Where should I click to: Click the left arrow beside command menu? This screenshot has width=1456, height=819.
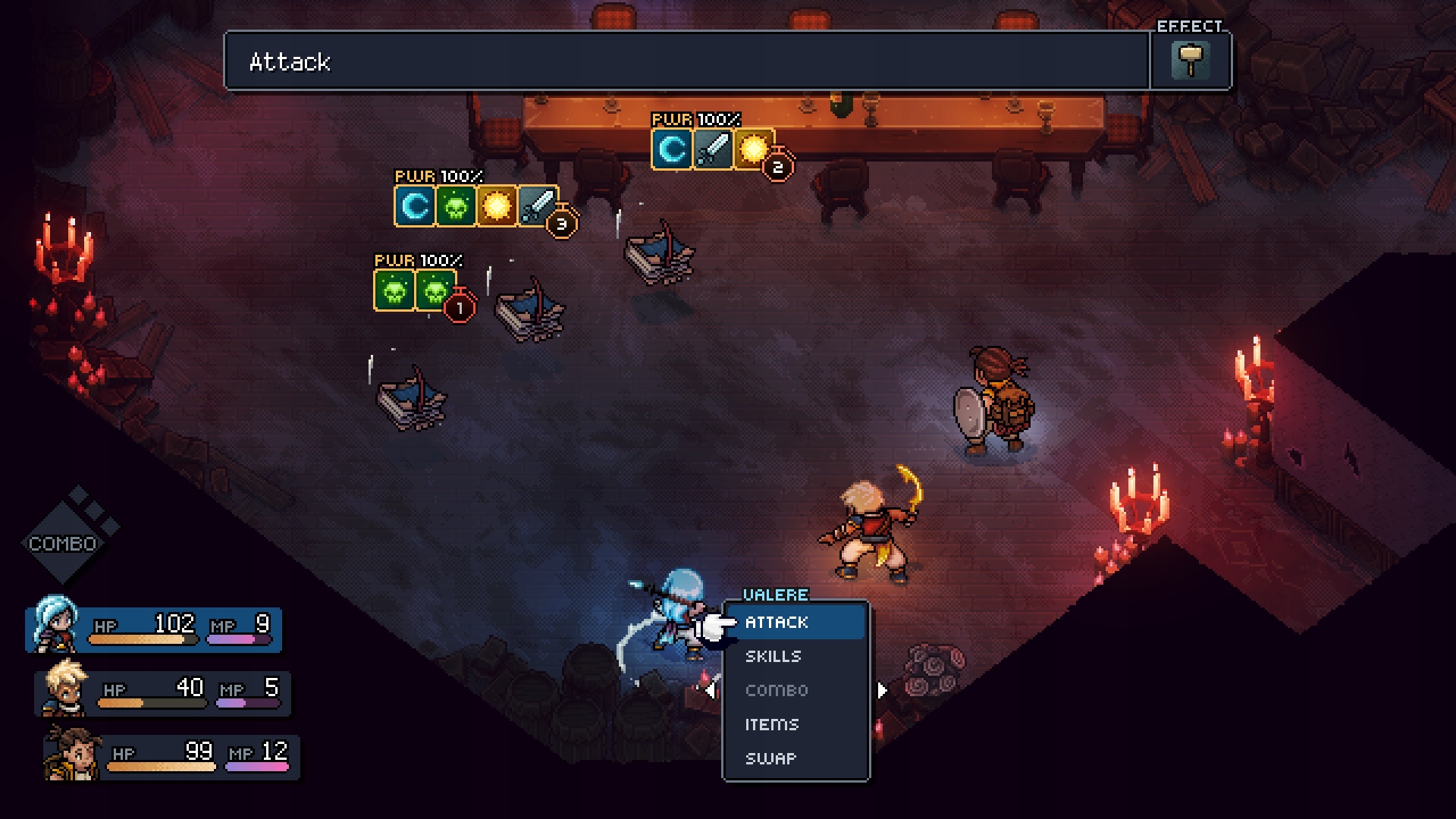tap(710, 691)
